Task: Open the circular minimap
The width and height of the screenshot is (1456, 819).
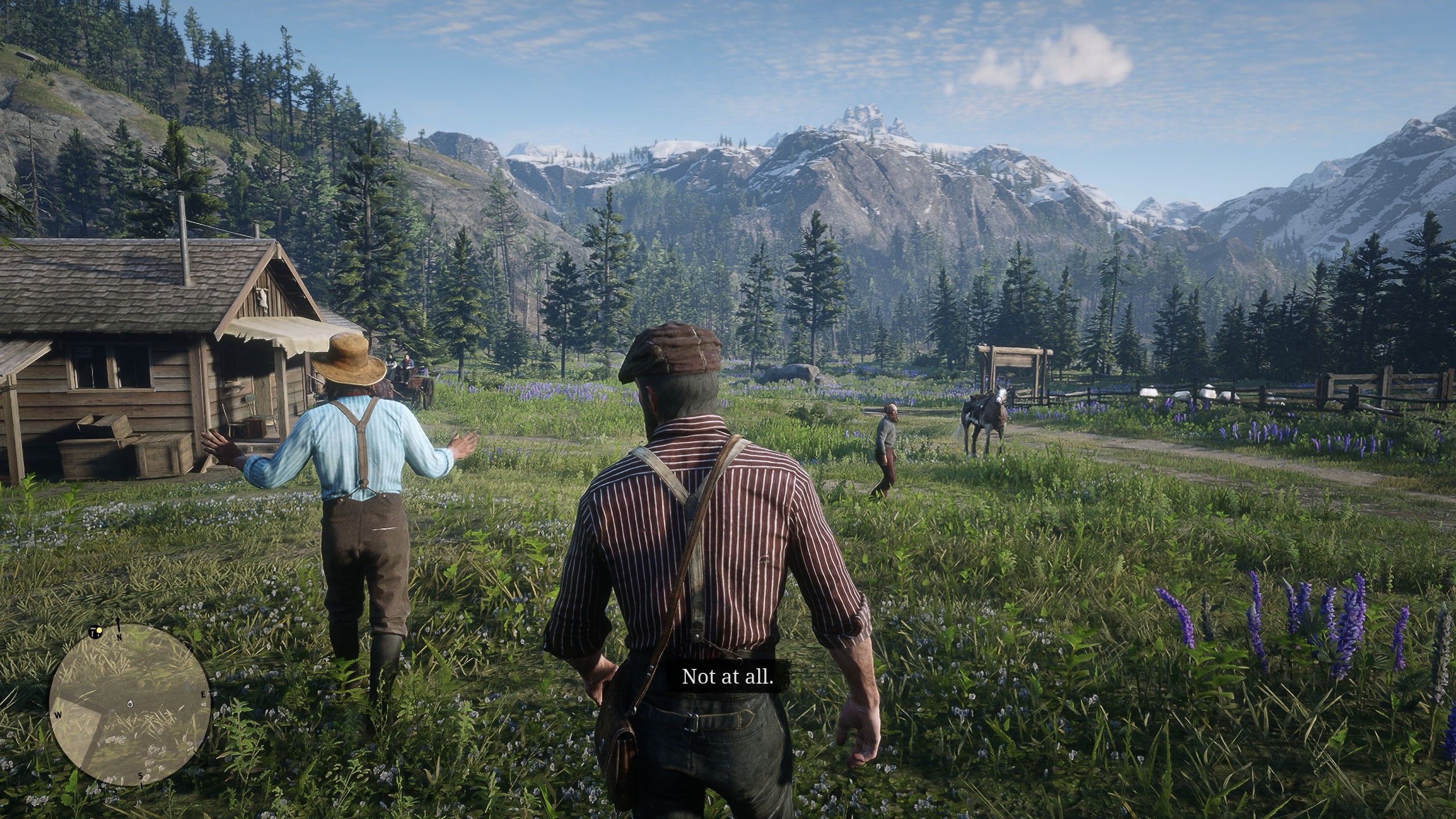Action: point(130,705)
